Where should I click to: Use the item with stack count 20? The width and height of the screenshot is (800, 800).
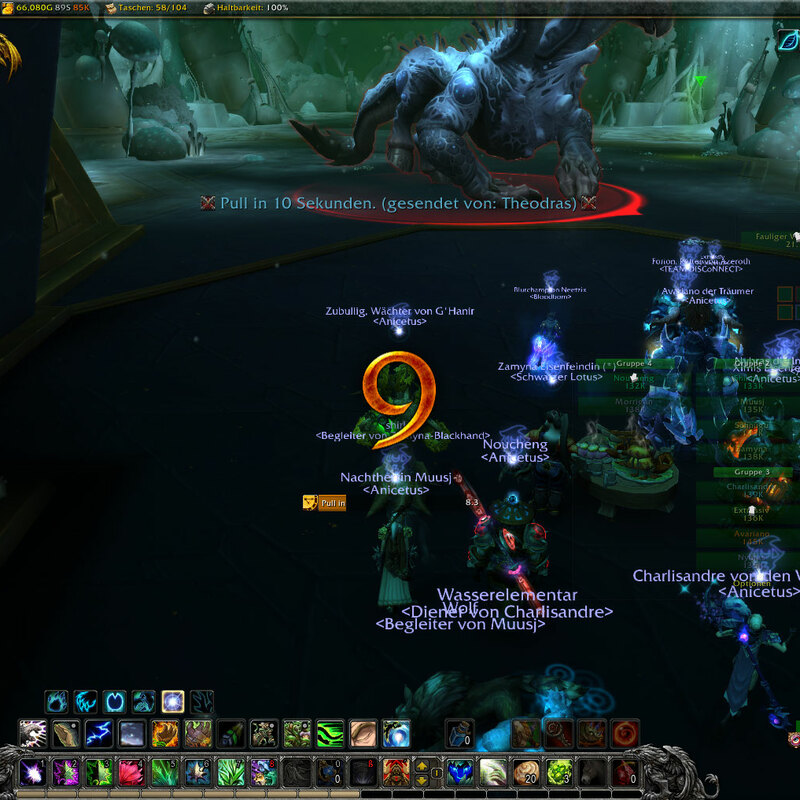526,772
